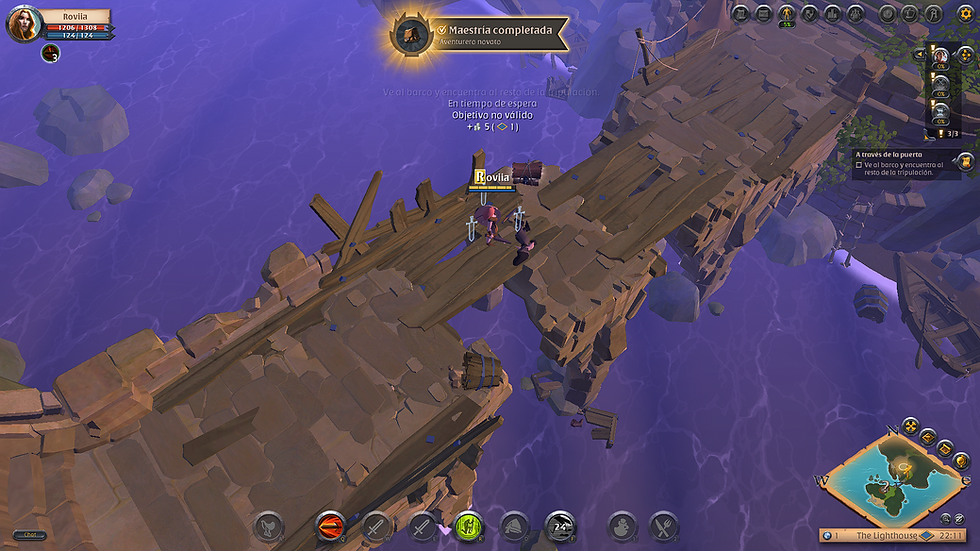Activate the orange arrow ability

(329, 525)
